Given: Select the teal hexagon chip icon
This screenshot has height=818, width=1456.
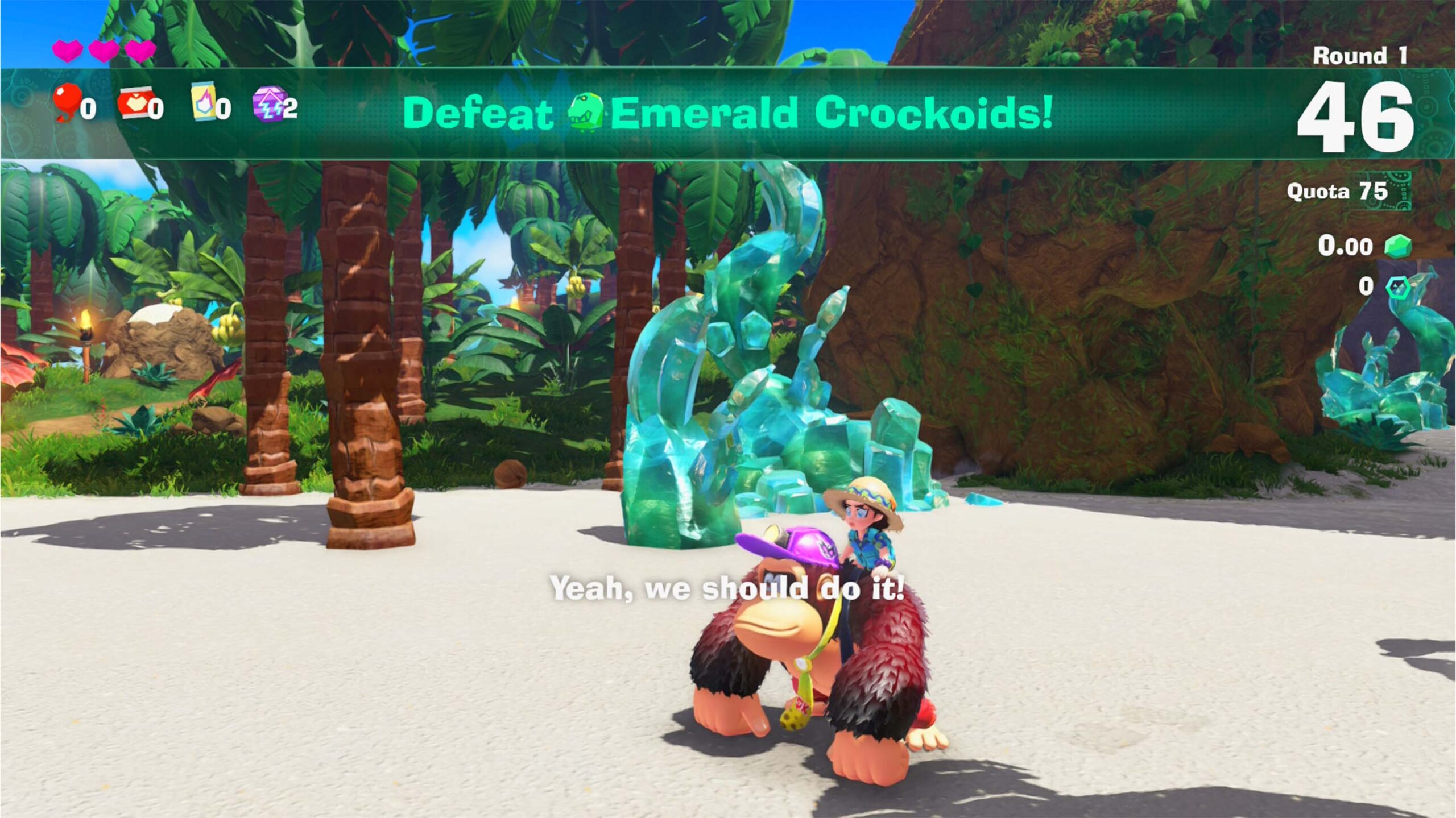Looking at the screenshot, I should point(1397,287).
